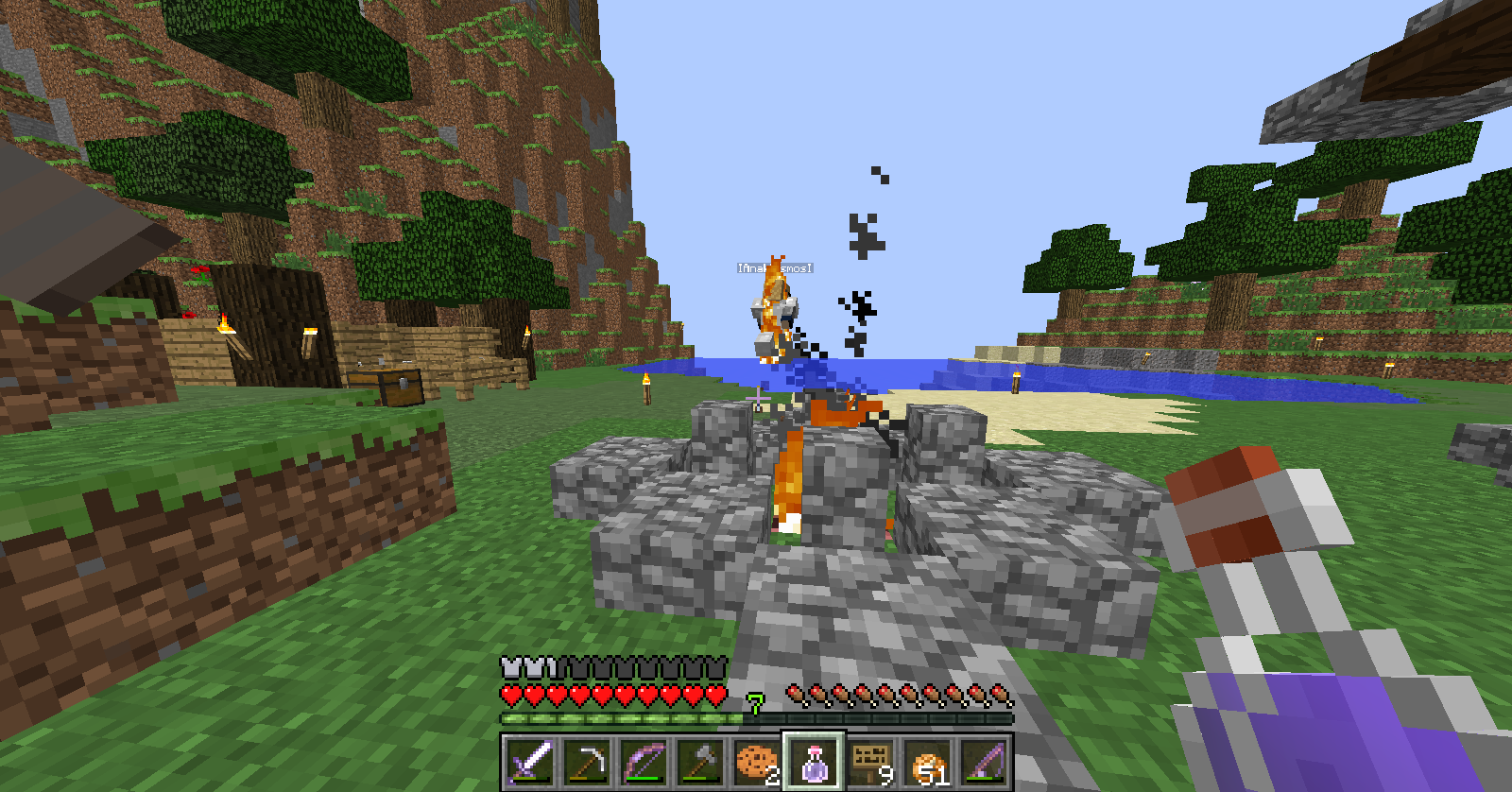Choose the bread stack of 51
Viewport: 1512px width, 792px height.
click(927, 761)
